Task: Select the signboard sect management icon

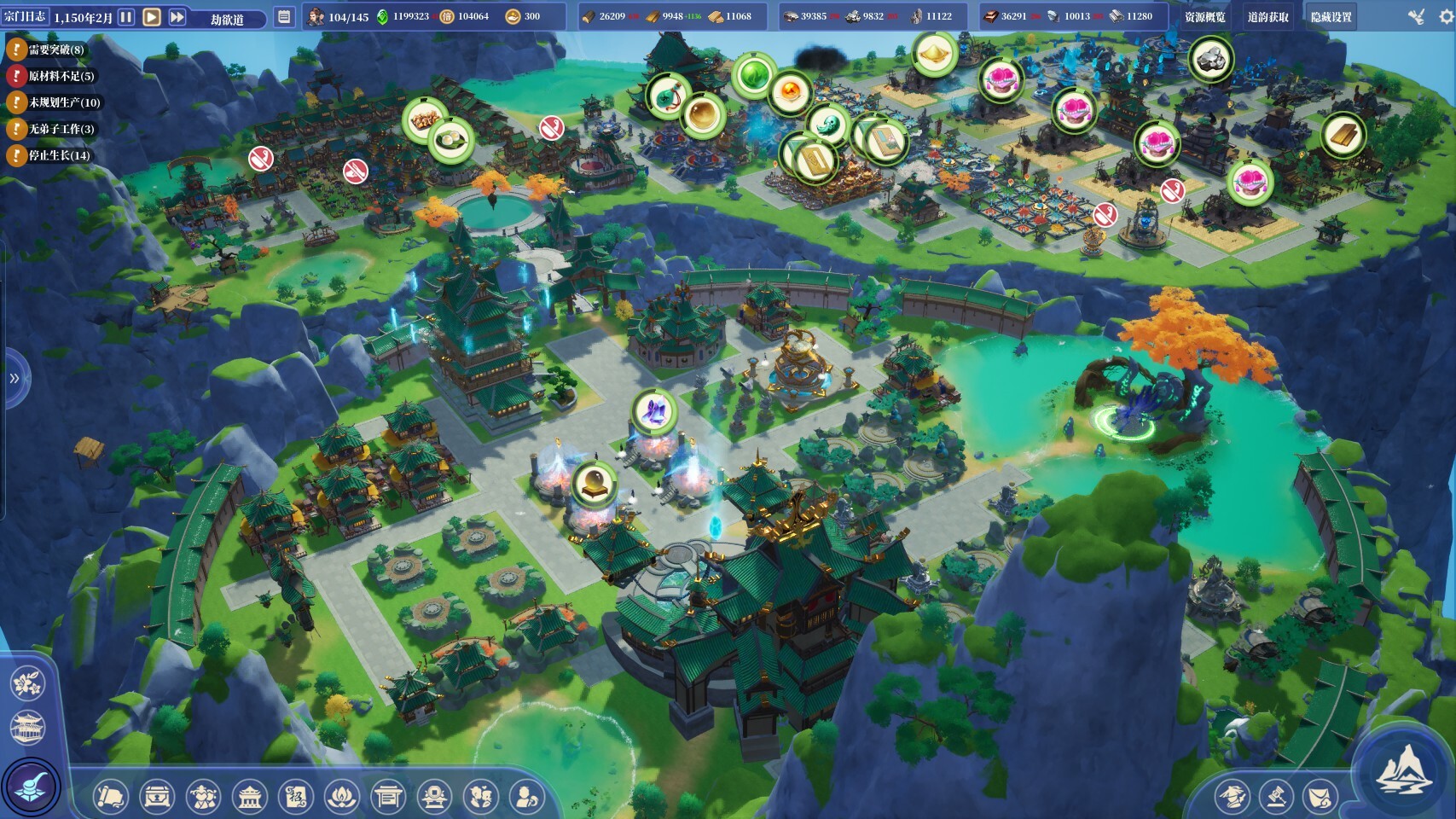Action: (388, 795)
